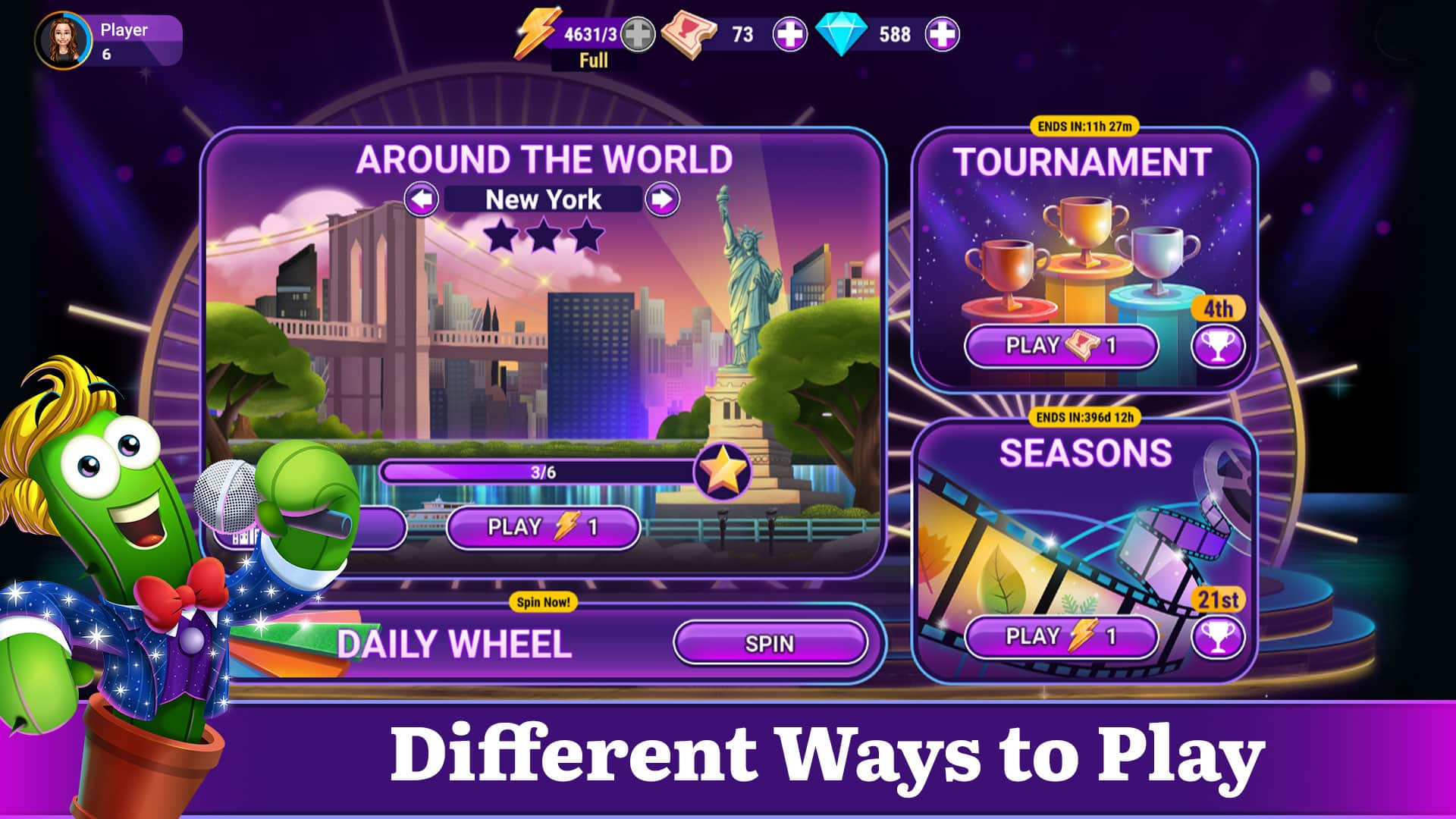Image resolution: width=1456 pixels, height=819 pixels.
Task: View Seasons rankings via trophy icon
Action: (1218, 637)
